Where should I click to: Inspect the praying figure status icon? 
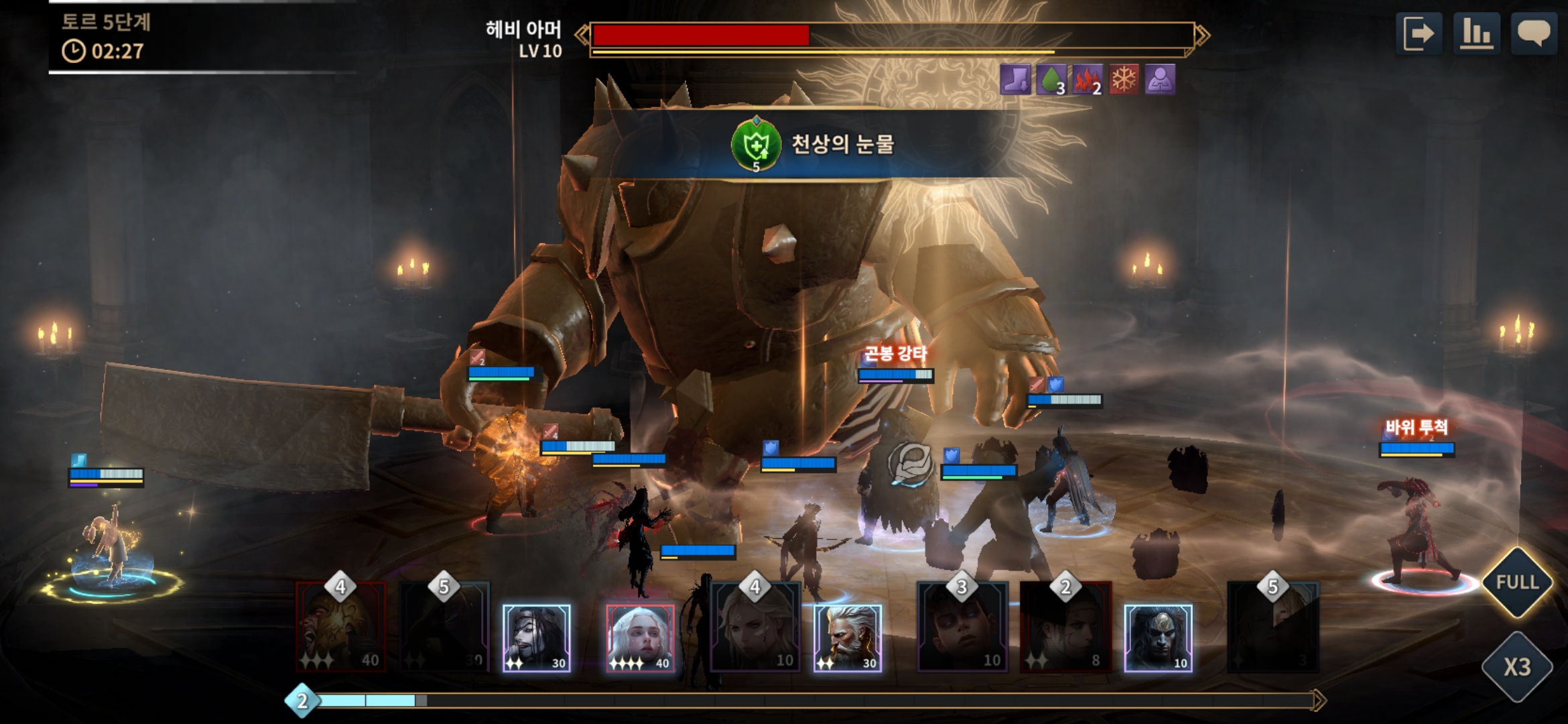1160,80
